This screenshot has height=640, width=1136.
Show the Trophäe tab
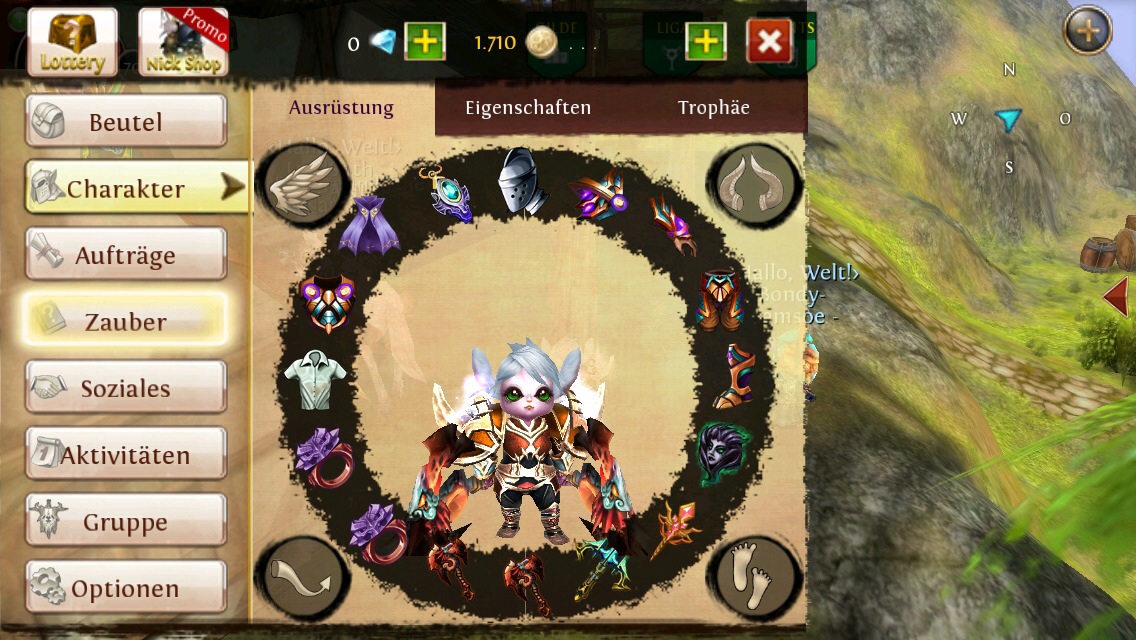tap(713, 108)
